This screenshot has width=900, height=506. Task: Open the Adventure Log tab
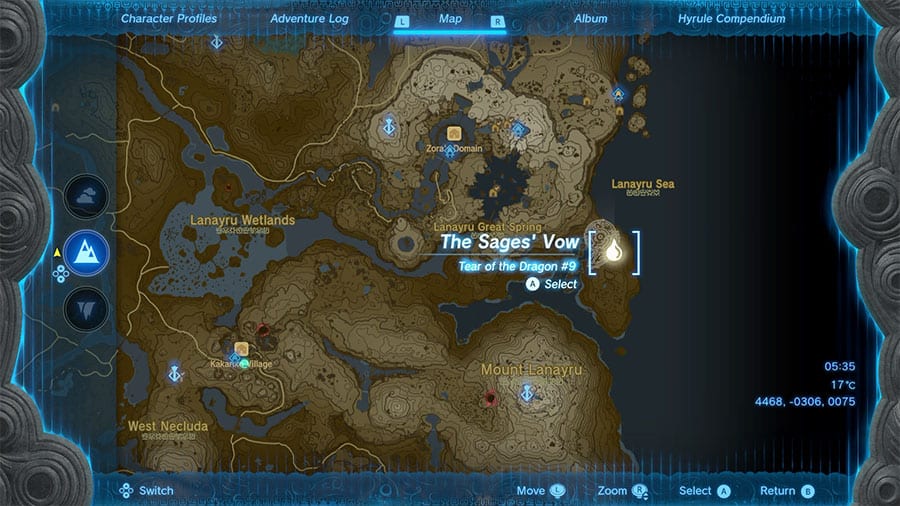pyautogui.click(x=309, y=18)
